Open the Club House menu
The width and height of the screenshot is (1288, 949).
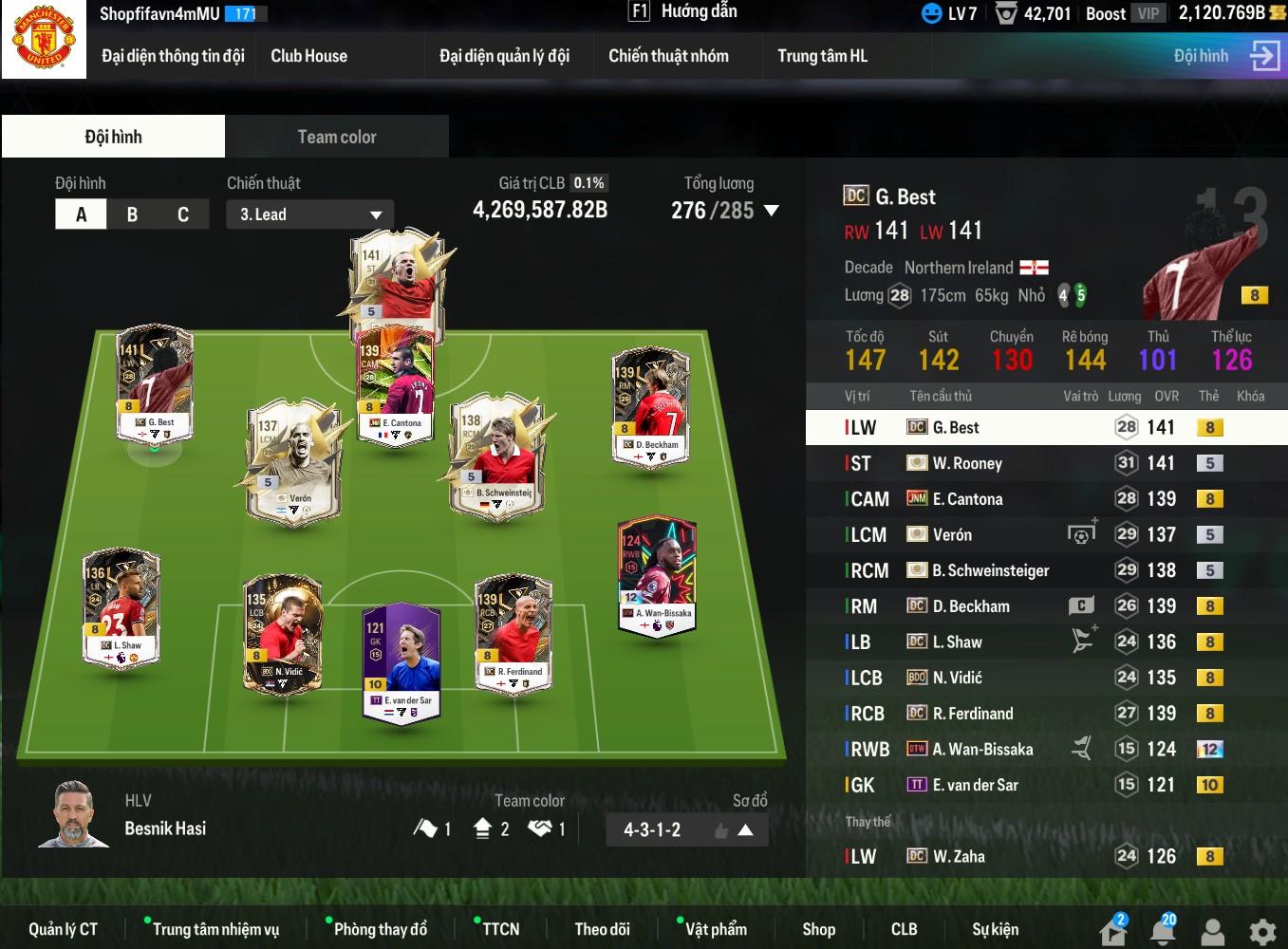coord(308,56)
